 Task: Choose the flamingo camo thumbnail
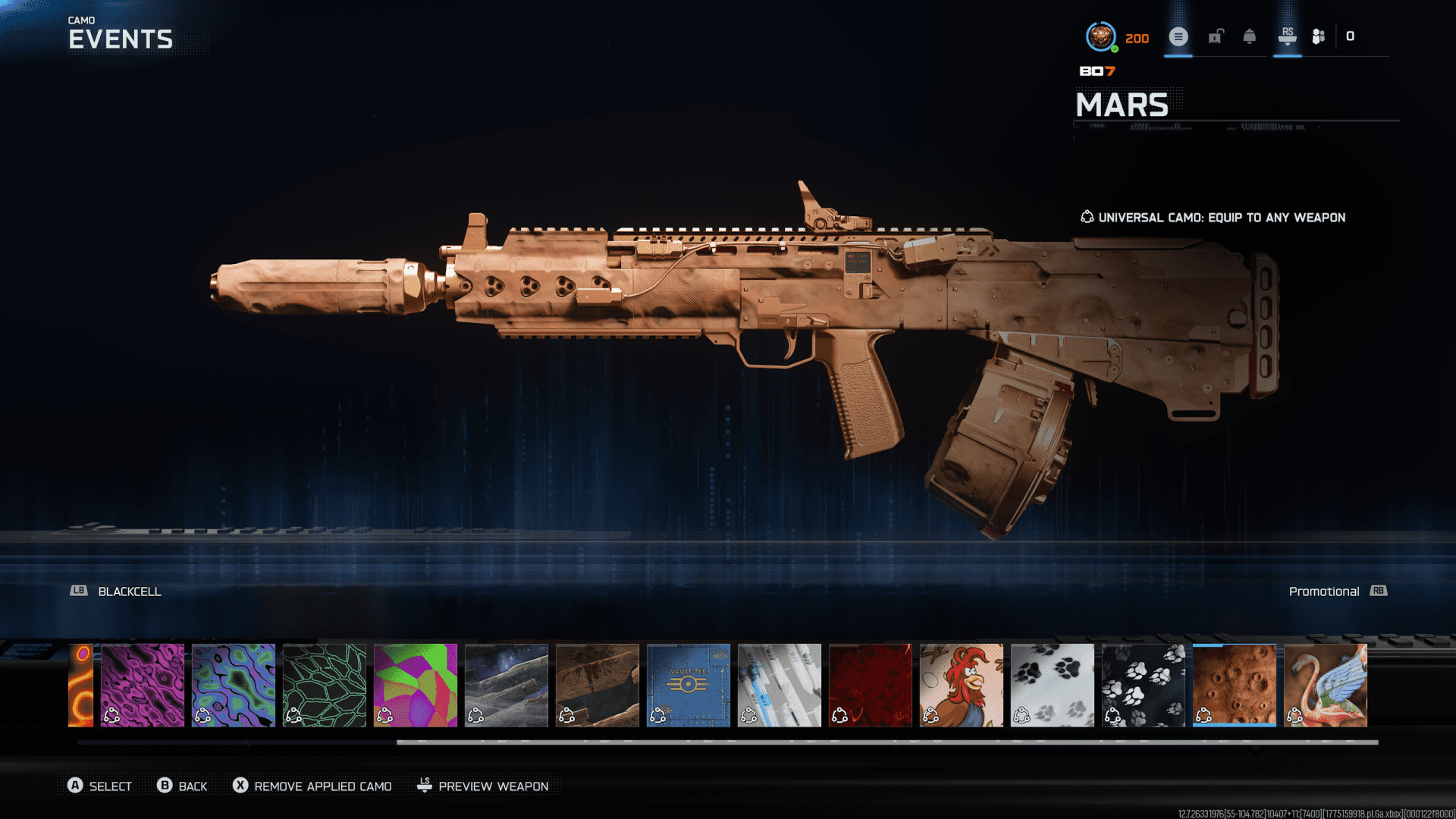click(x=1326, y=686)
